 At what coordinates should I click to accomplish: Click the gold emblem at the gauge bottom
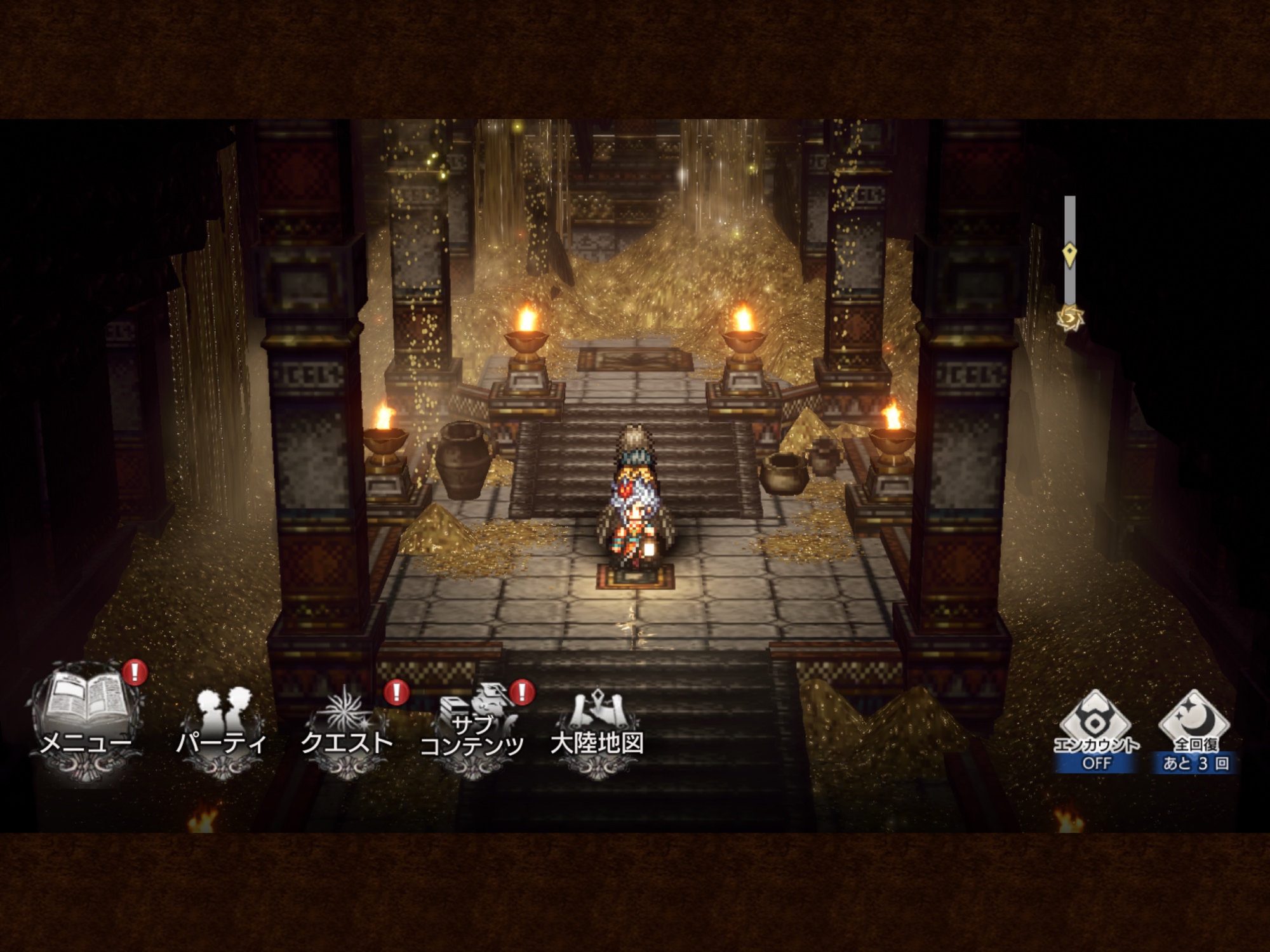[1070, 316]
